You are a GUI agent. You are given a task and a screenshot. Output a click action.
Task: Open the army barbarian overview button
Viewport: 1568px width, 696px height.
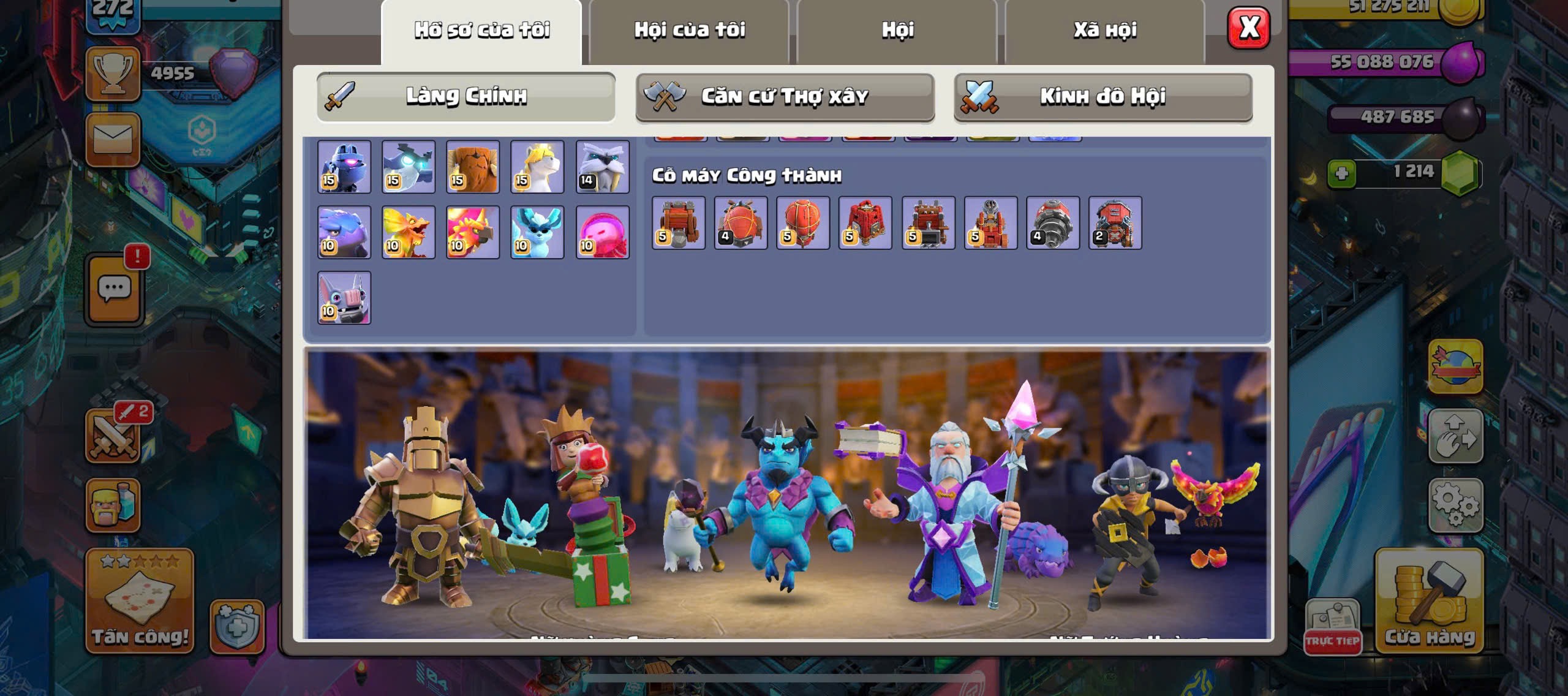click(113, 505)
